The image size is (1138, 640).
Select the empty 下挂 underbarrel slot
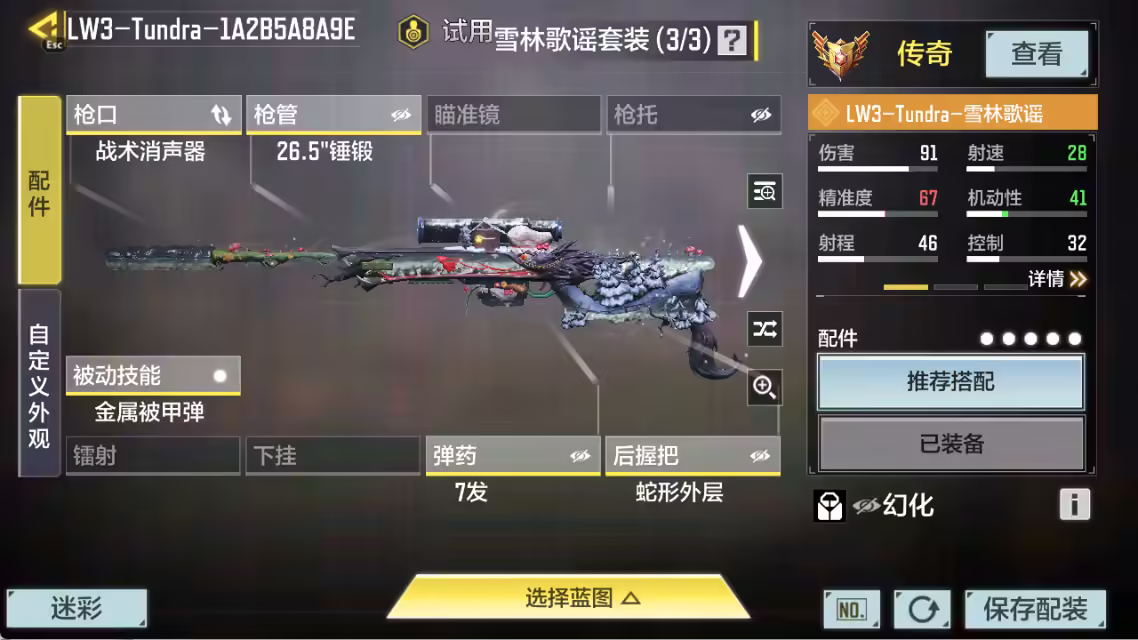click(333, 456)
